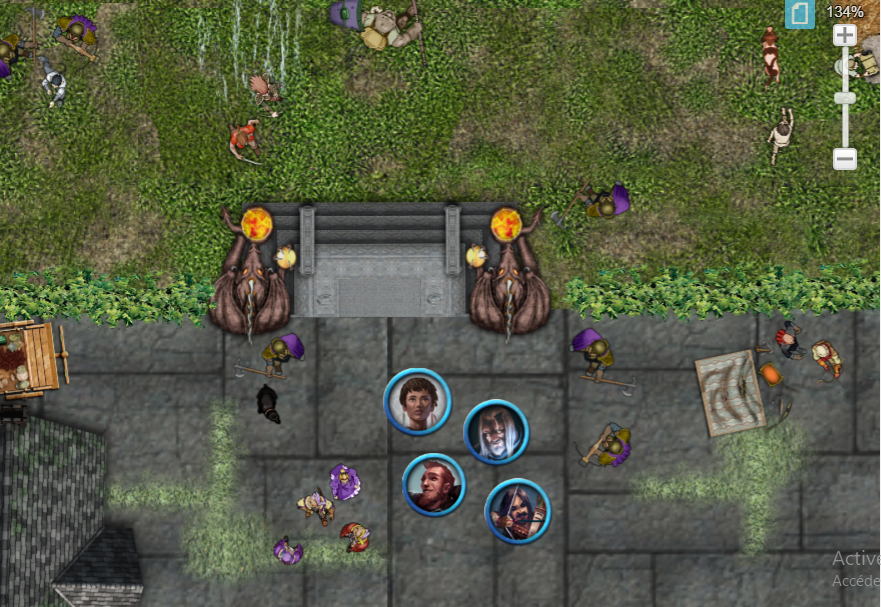Screen dimensions: 881x607
Task: Click the zoom-in plus button
Action: coord(845,35)
